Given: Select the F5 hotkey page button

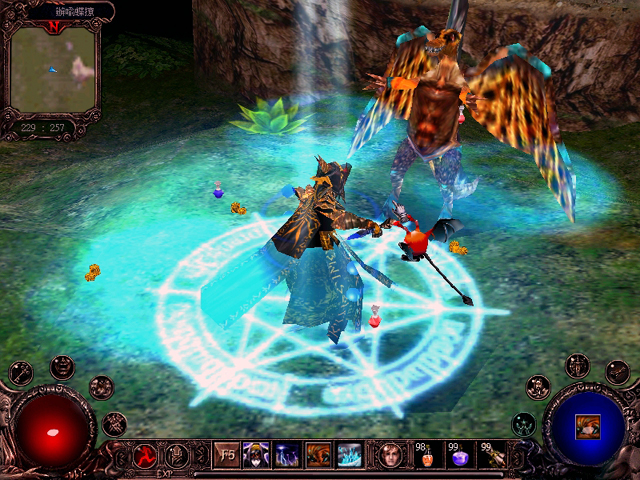Looking at the screenshot, I should click(x=226, y=455).
